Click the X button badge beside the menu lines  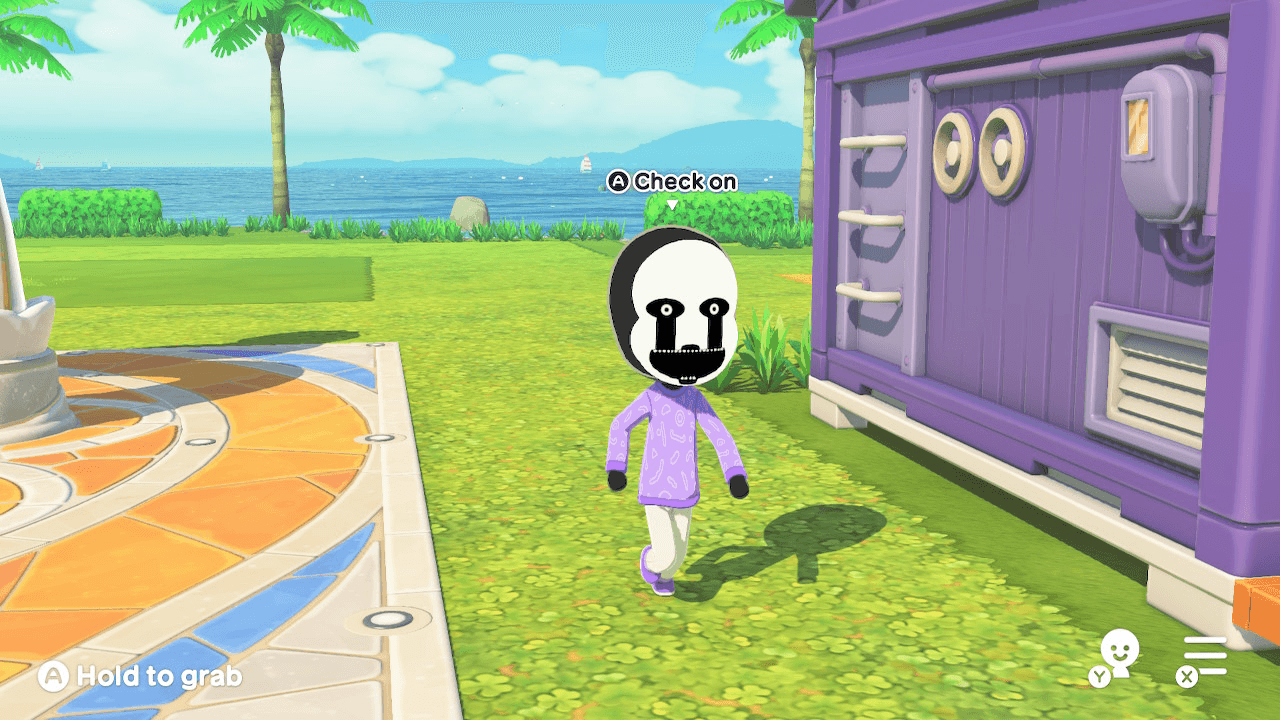coord(1187,676)
